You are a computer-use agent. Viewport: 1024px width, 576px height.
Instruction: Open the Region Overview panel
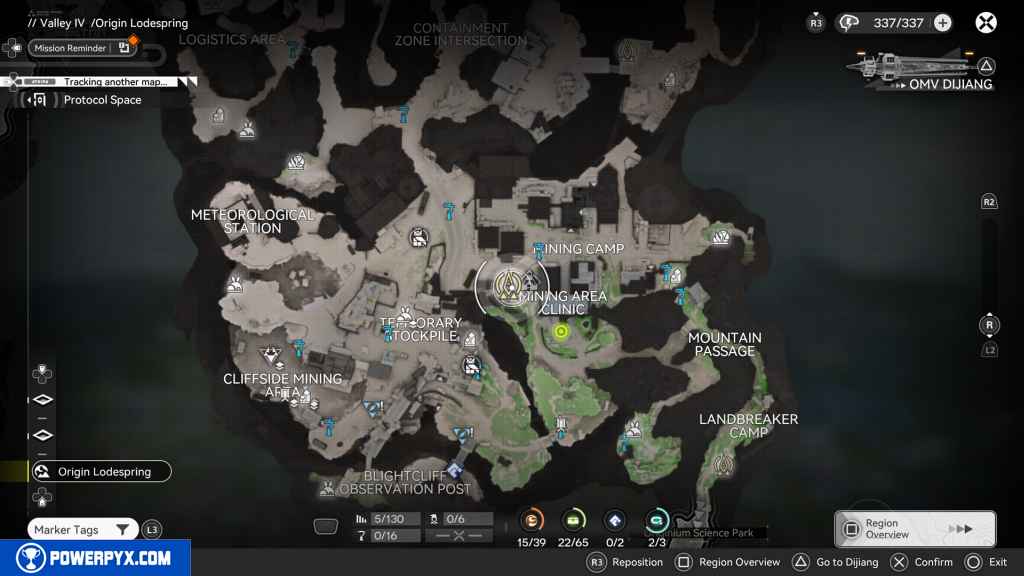coord(914,529)
